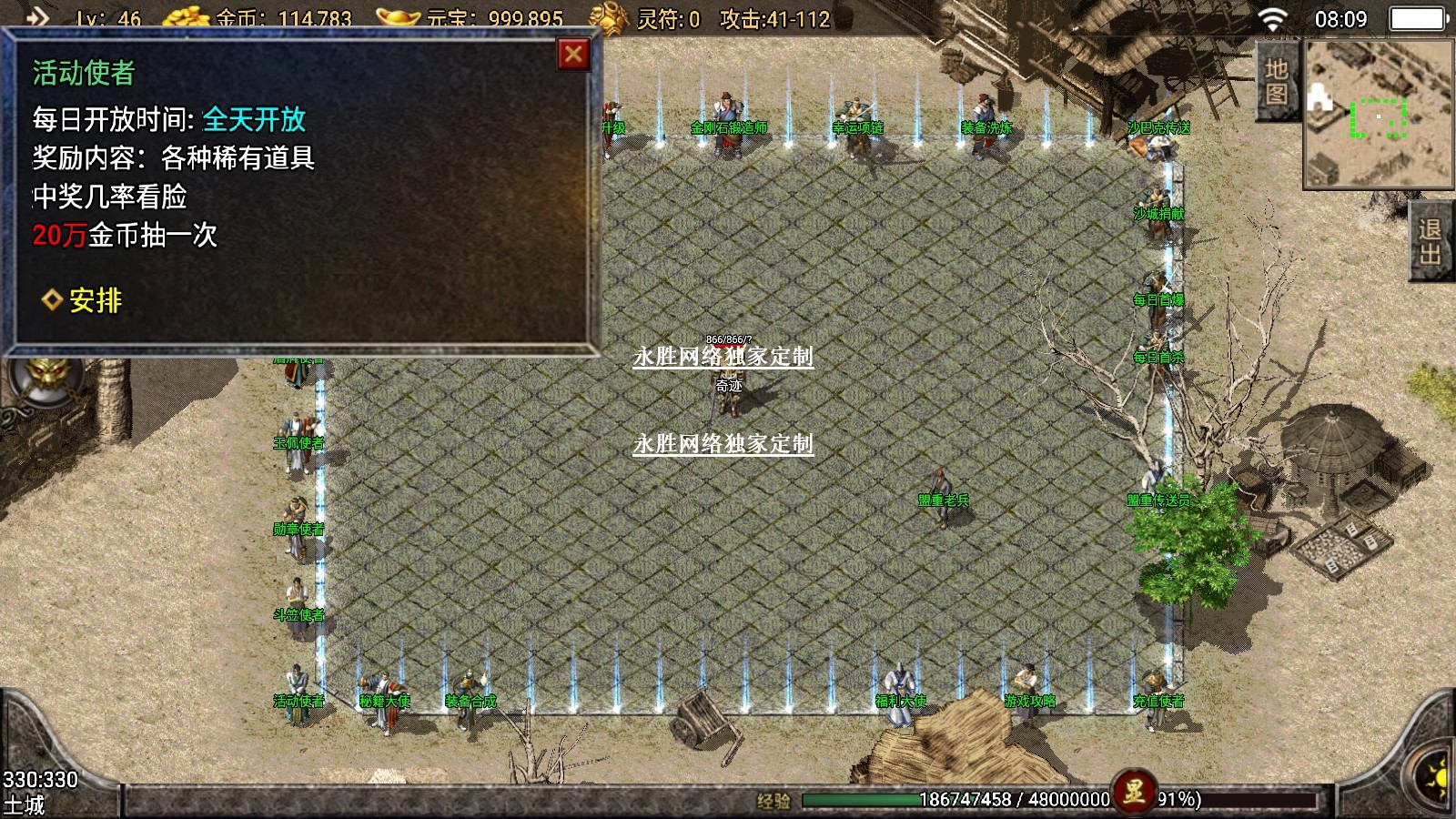Expand the arrow icon beside the level
The image size is (1456, 819).
pos(37,16)
